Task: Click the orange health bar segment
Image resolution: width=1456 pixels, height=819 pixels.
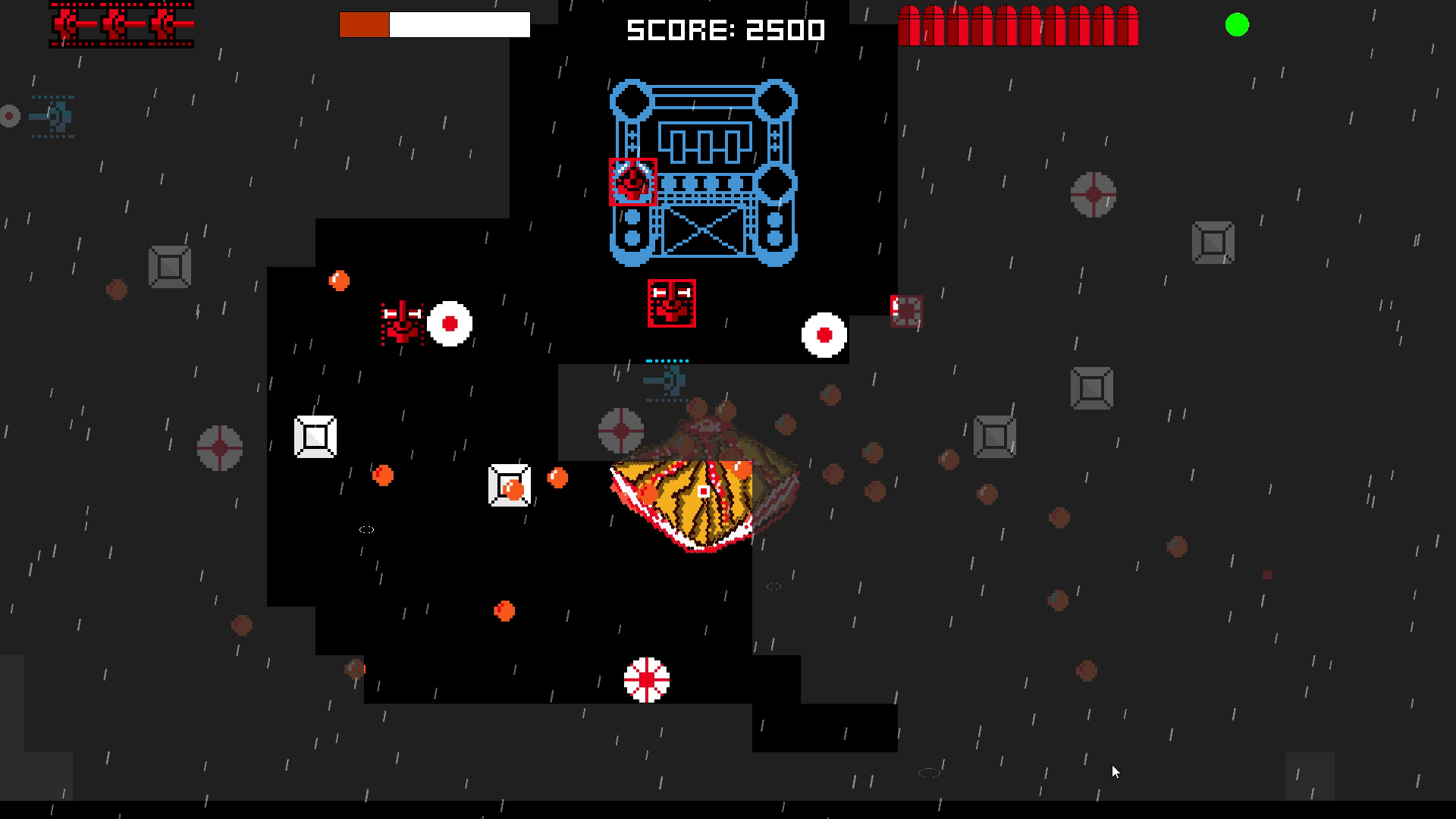Action: [x=363, y=24]
